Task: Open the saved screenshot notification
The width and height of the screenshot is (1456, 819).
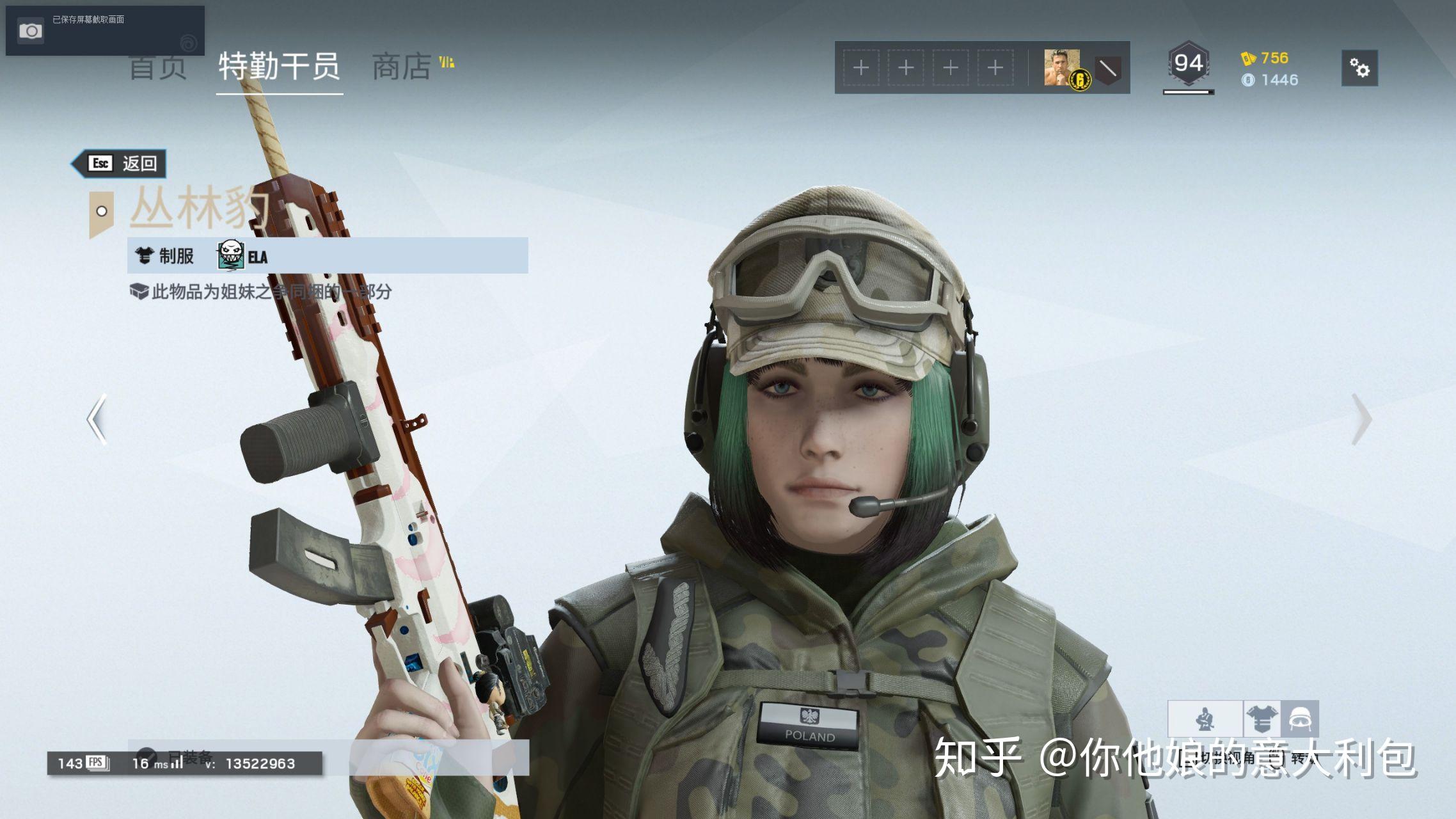Action: 105,30
